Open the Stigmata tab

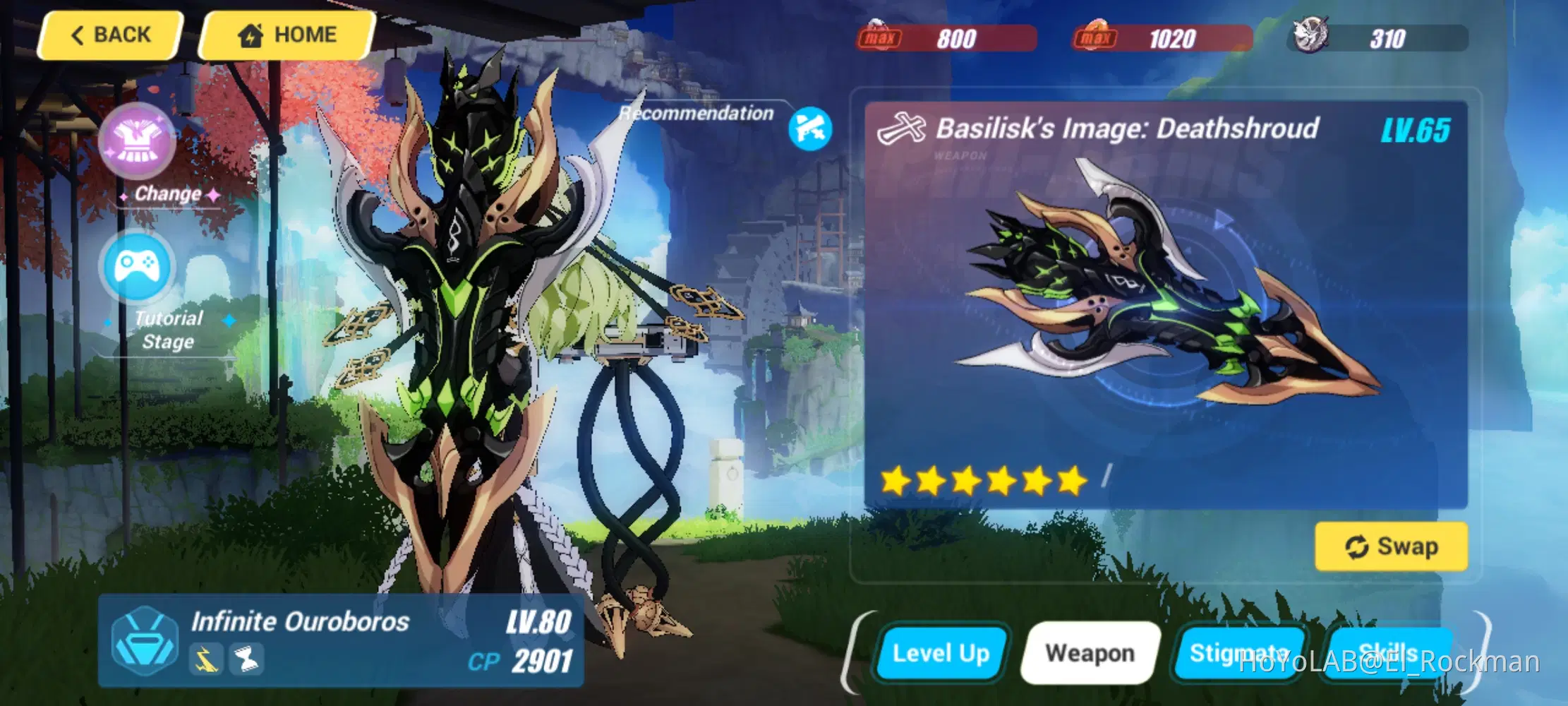click(x=1238, y=653)
